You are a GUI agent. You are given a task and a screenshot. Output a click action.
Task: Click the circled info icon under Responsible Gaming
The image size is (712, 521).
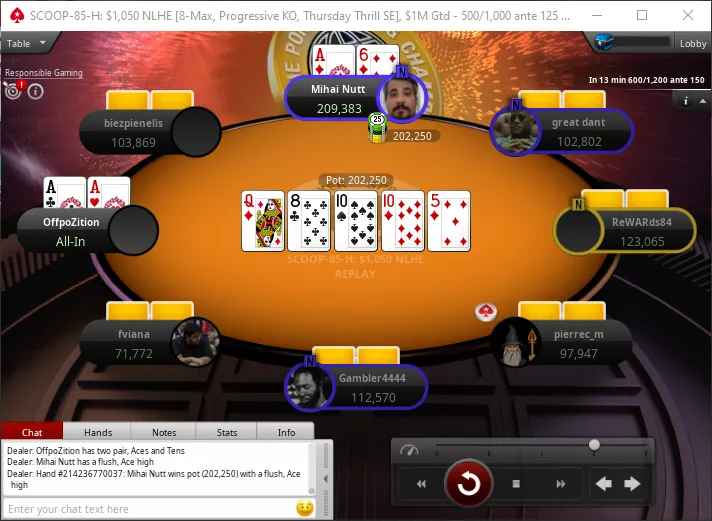tap(36, 91)
